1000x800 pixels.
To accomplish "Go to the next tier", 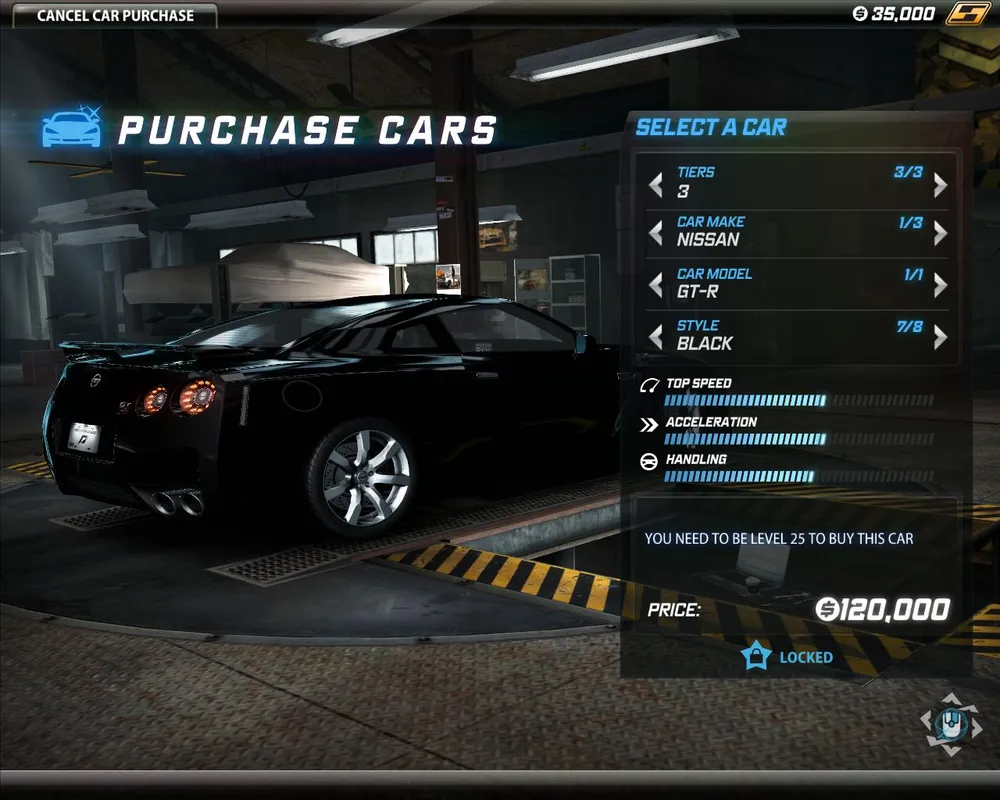I will (x=940, y=184).
